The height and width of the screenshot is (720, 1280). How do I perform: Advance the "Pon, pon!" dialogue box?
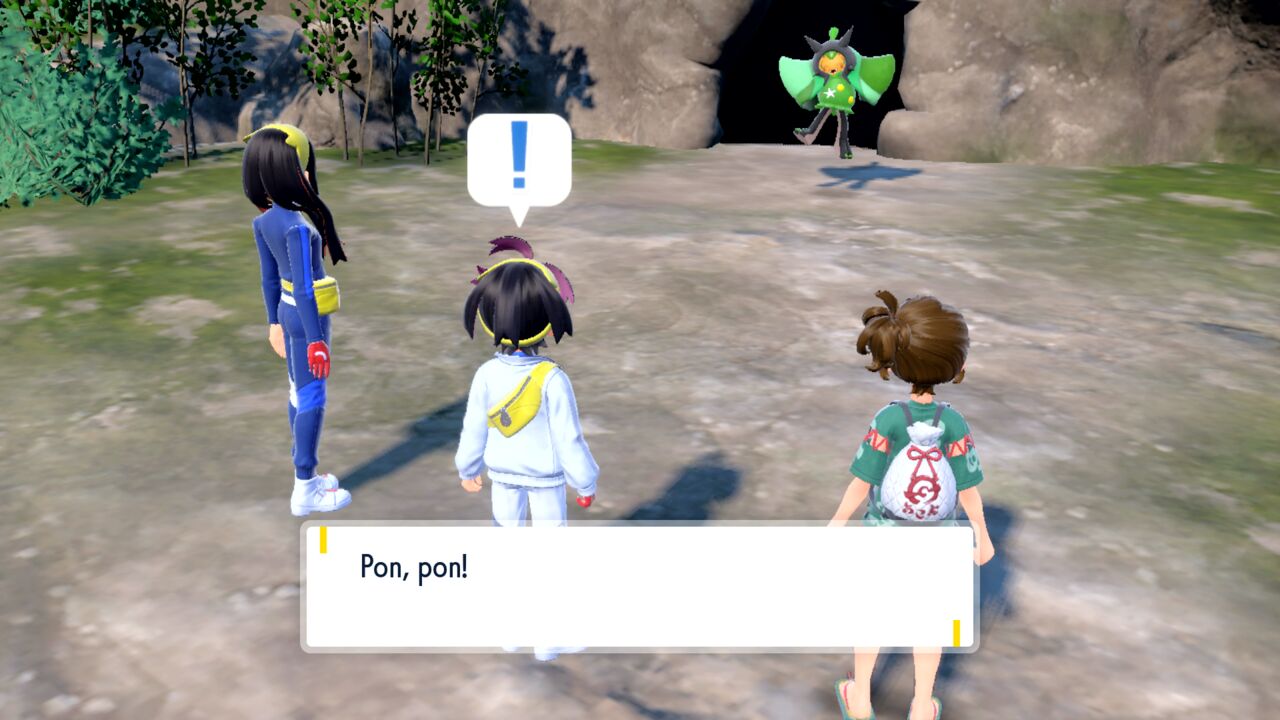click(x=639, y=586)
